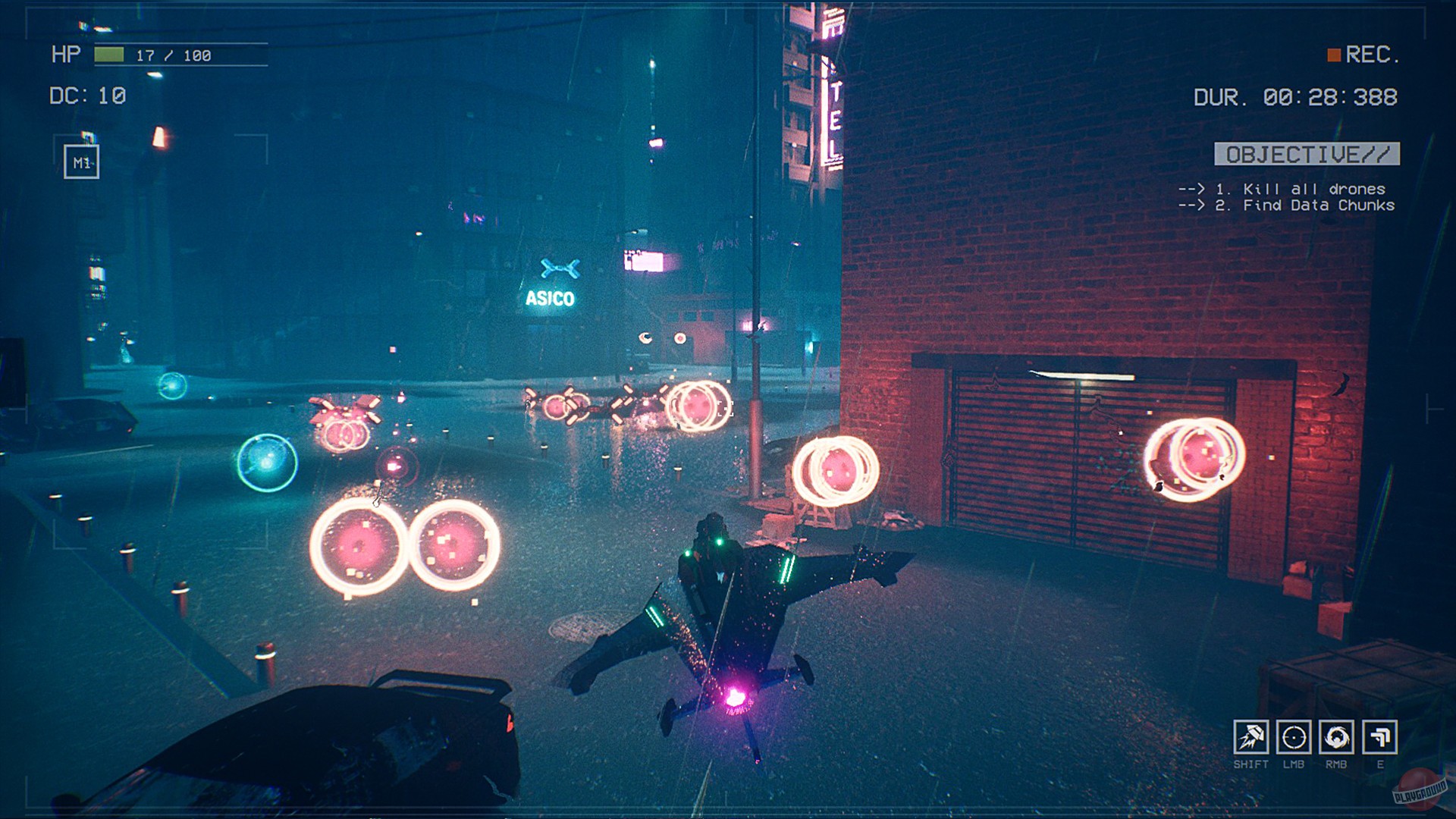Viewport: 1456px width, 819px height.
Task: Click the orange REC recording indicator square
Action: [1332, 54]
